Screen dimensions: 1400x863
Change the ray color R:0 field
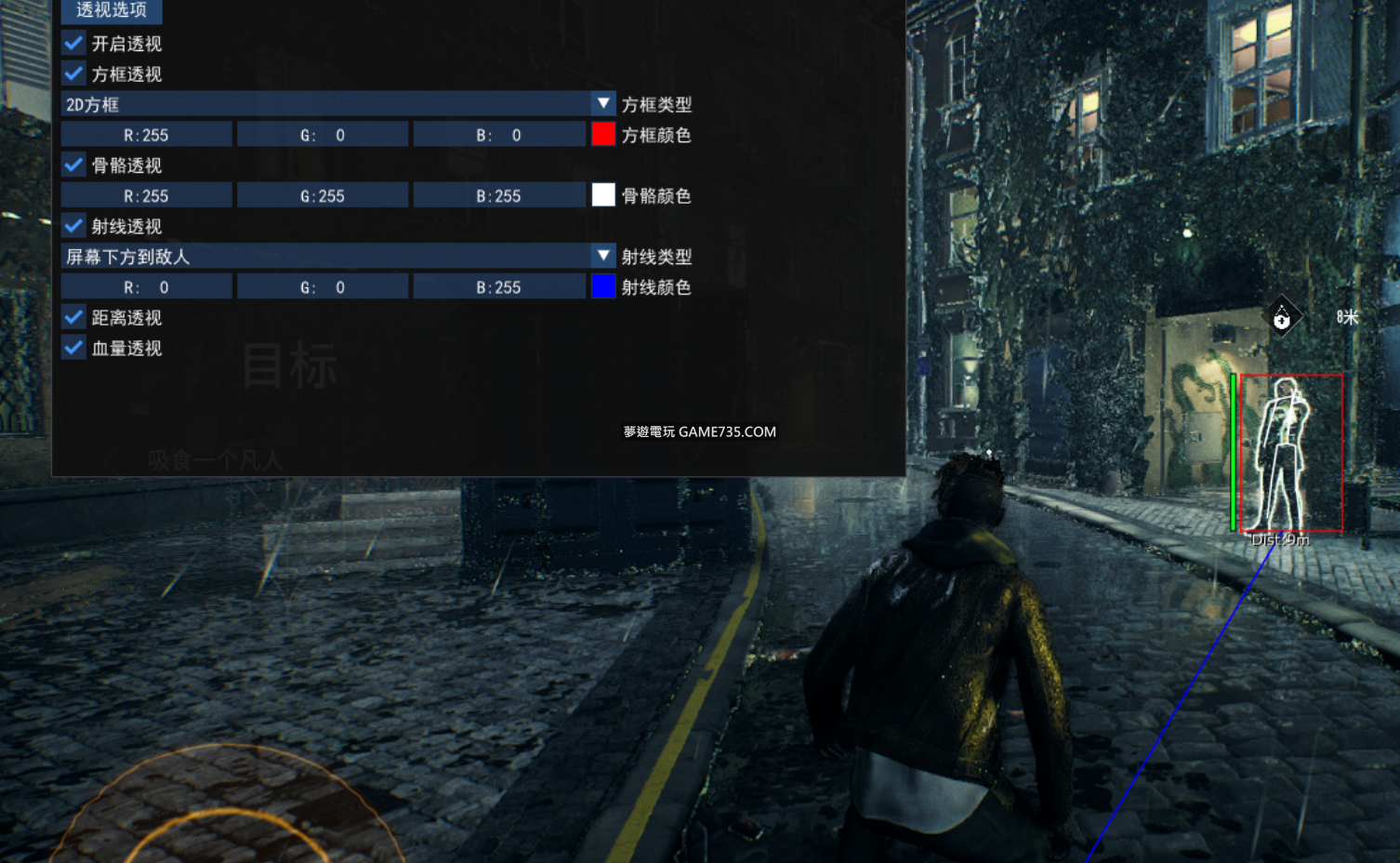tap(147, 287)
